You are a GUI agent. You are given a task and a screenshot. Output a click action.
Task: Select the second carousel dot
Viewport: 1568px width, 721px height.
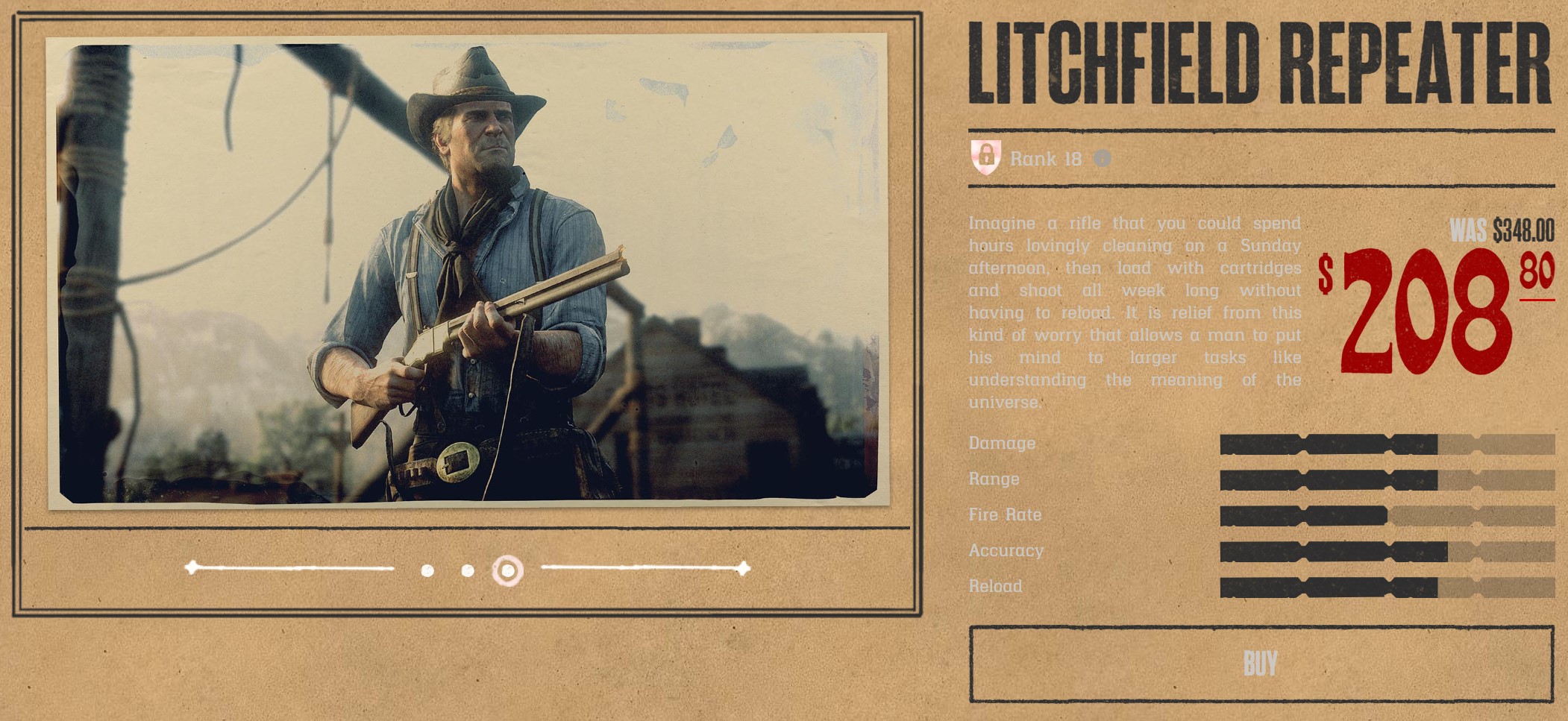pos(468,571)
